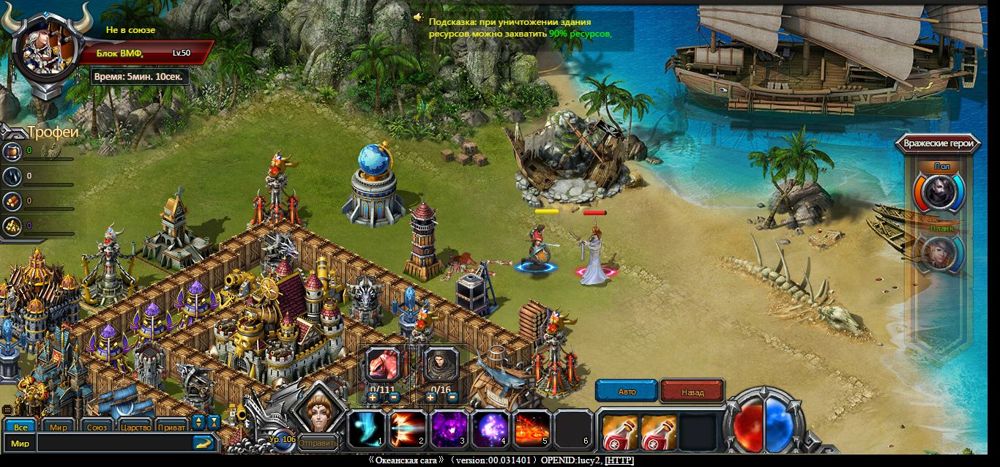Click the blue Авто button
Image resolution: width=1000 pixels, height=467 pixels.
point(626,391)
